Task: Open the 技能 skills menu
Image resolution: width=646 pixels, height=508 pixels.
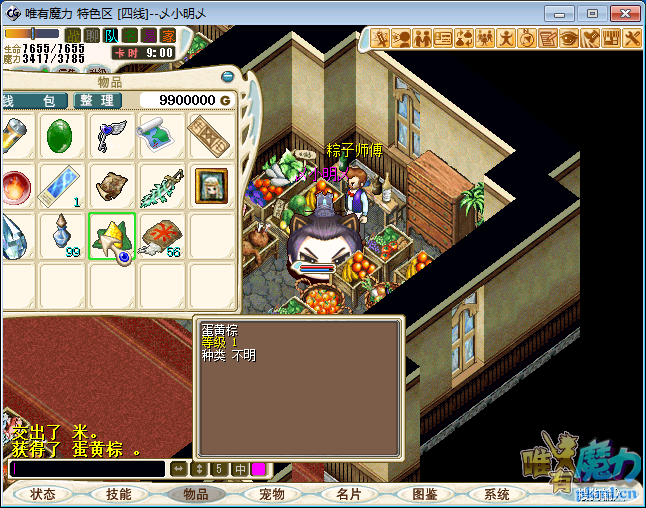Action: coord(119,494)
